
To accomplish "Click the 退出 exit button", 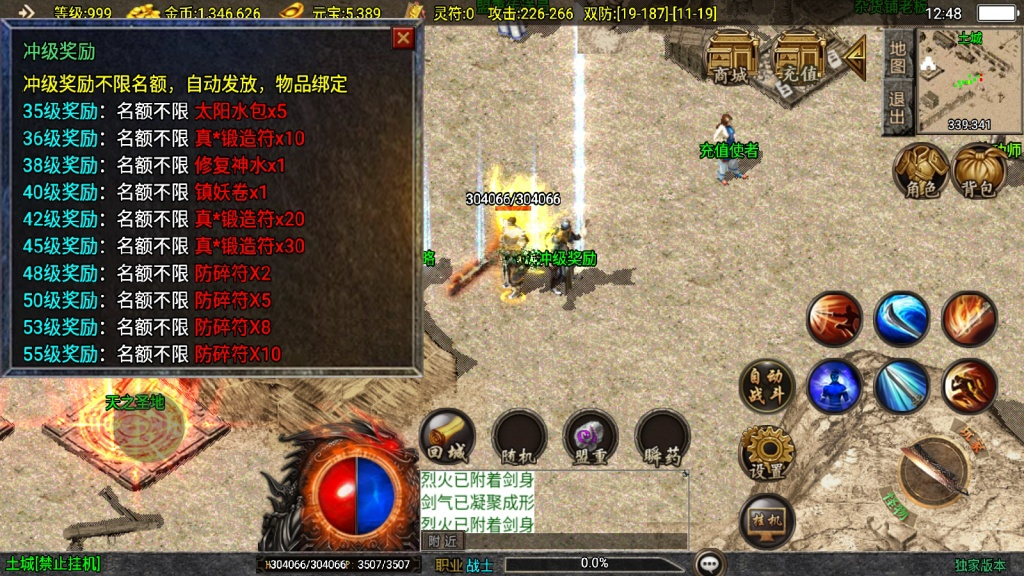I will [x=898, y=108].
